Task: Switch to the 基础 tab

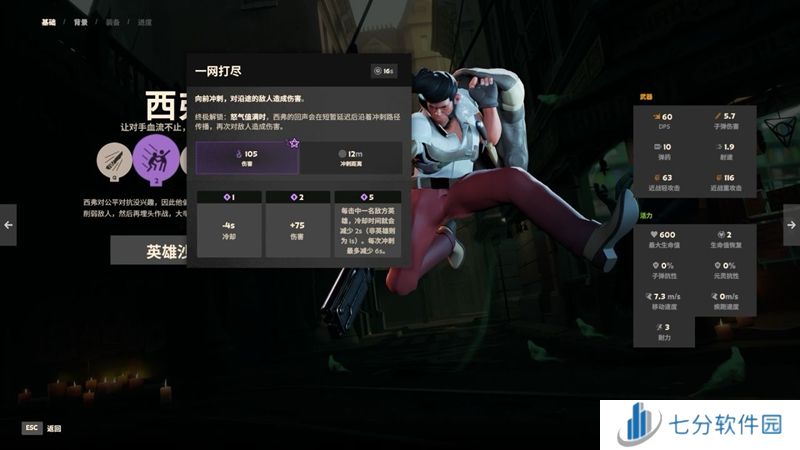Action: click(49, 21)
